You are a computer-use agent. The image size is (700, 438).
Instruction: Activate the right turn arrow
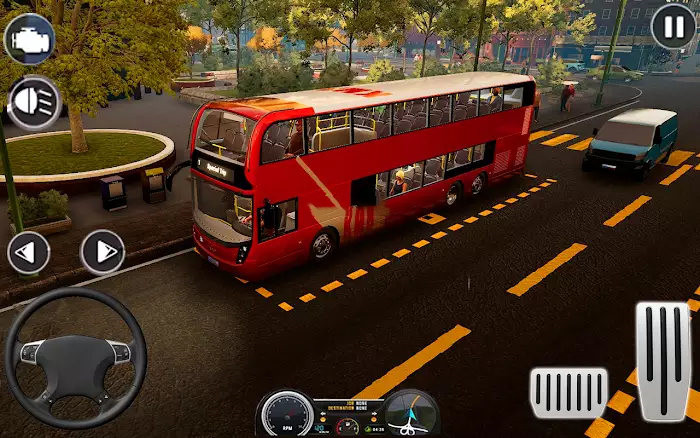coord(102,252)
